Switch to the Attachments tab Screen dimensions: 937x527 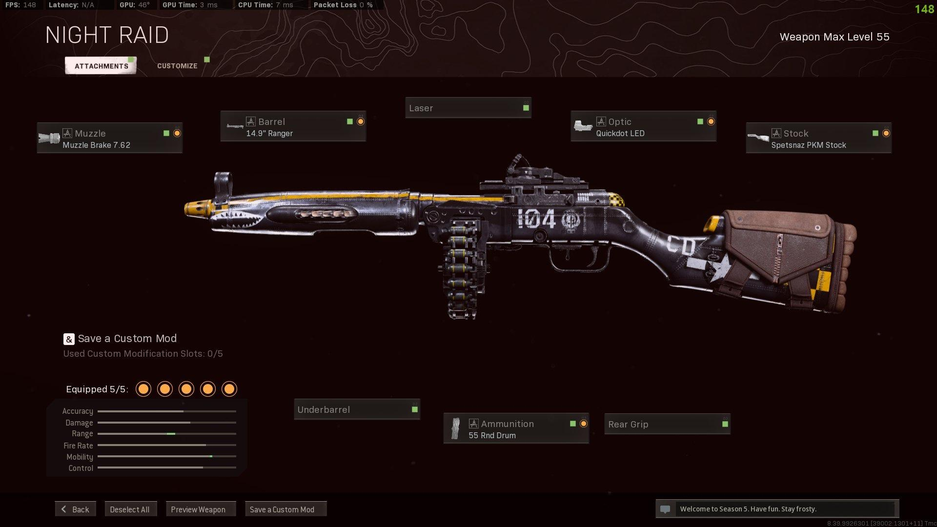[x=101, y=66]
